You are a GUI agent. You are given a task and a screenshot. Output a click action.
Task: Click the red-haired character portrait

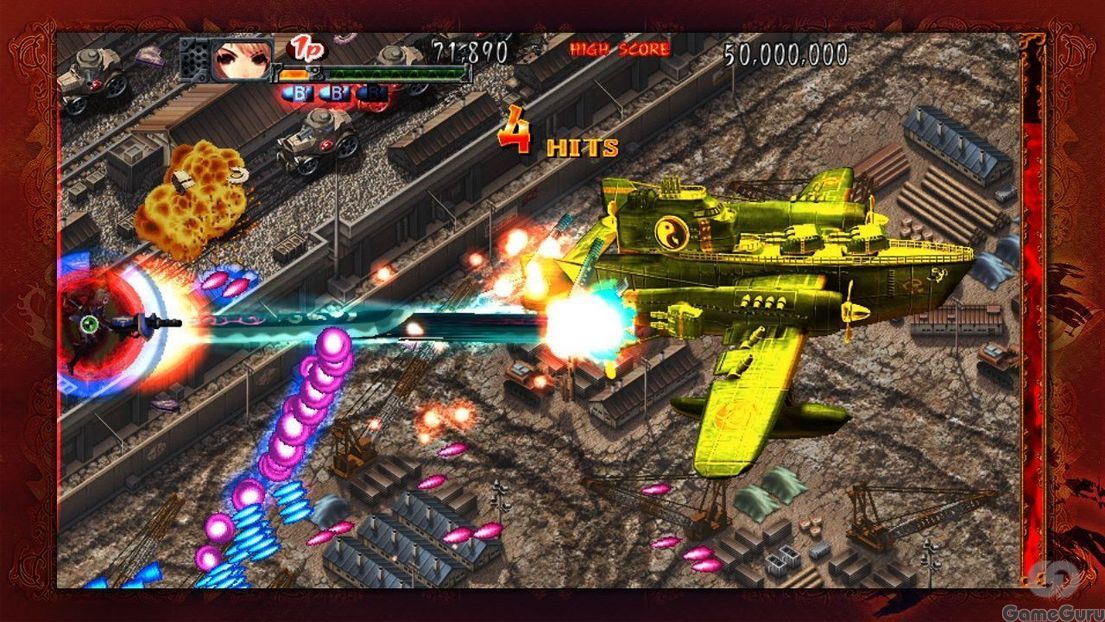click(x=242, y=59)
